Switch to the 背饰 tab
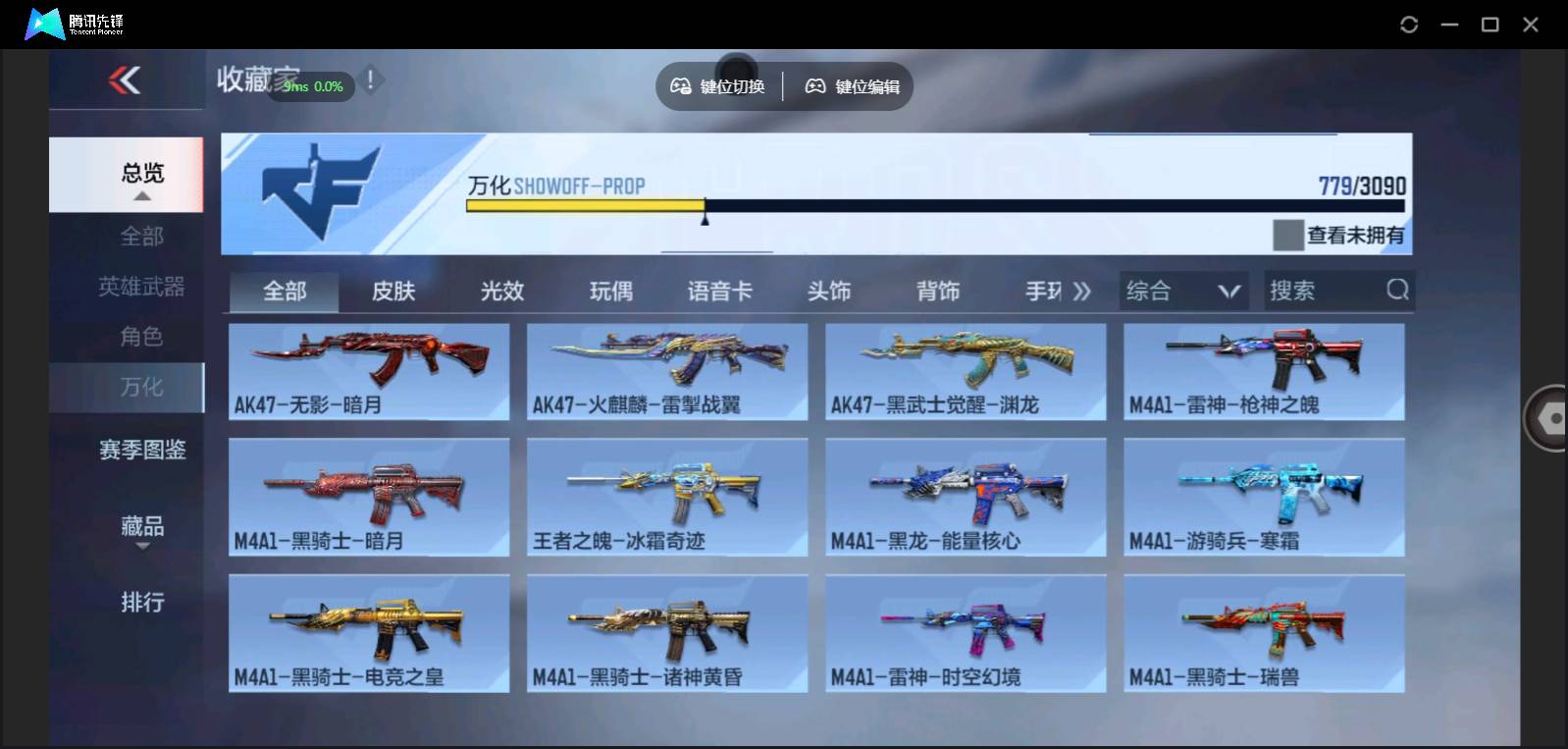Viewport: 1568px width, 749px height. 938,291
